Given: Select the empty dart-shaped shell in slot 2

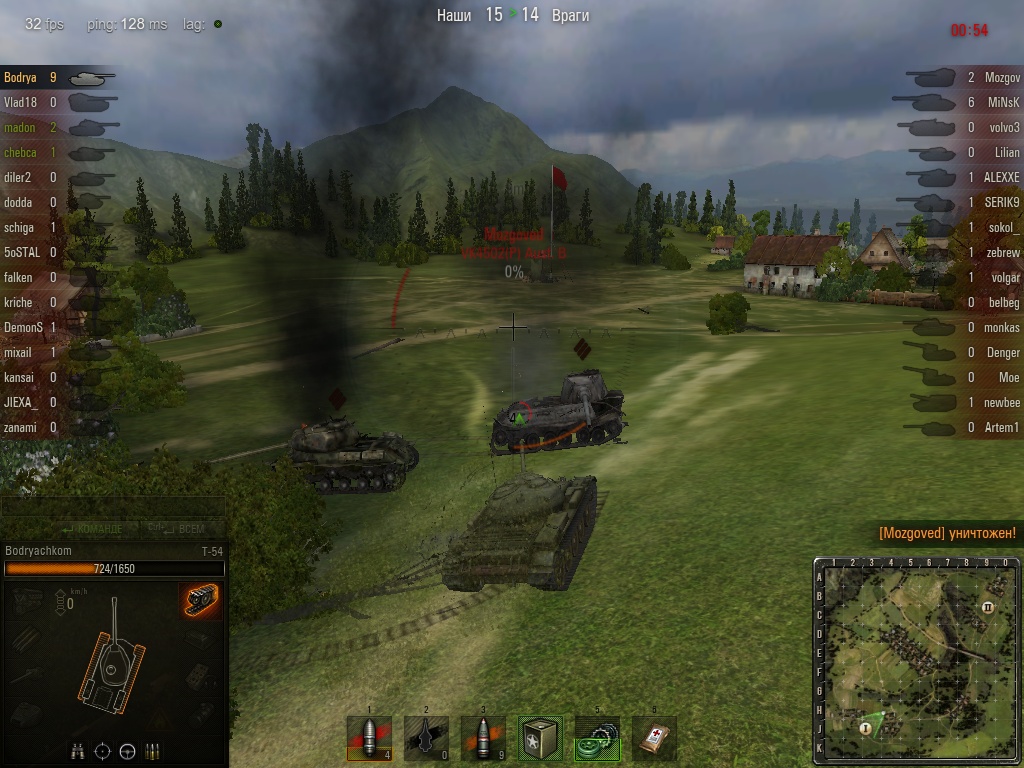Looking at the screenshot, I should pyautogui.click(x=426, y=738).
